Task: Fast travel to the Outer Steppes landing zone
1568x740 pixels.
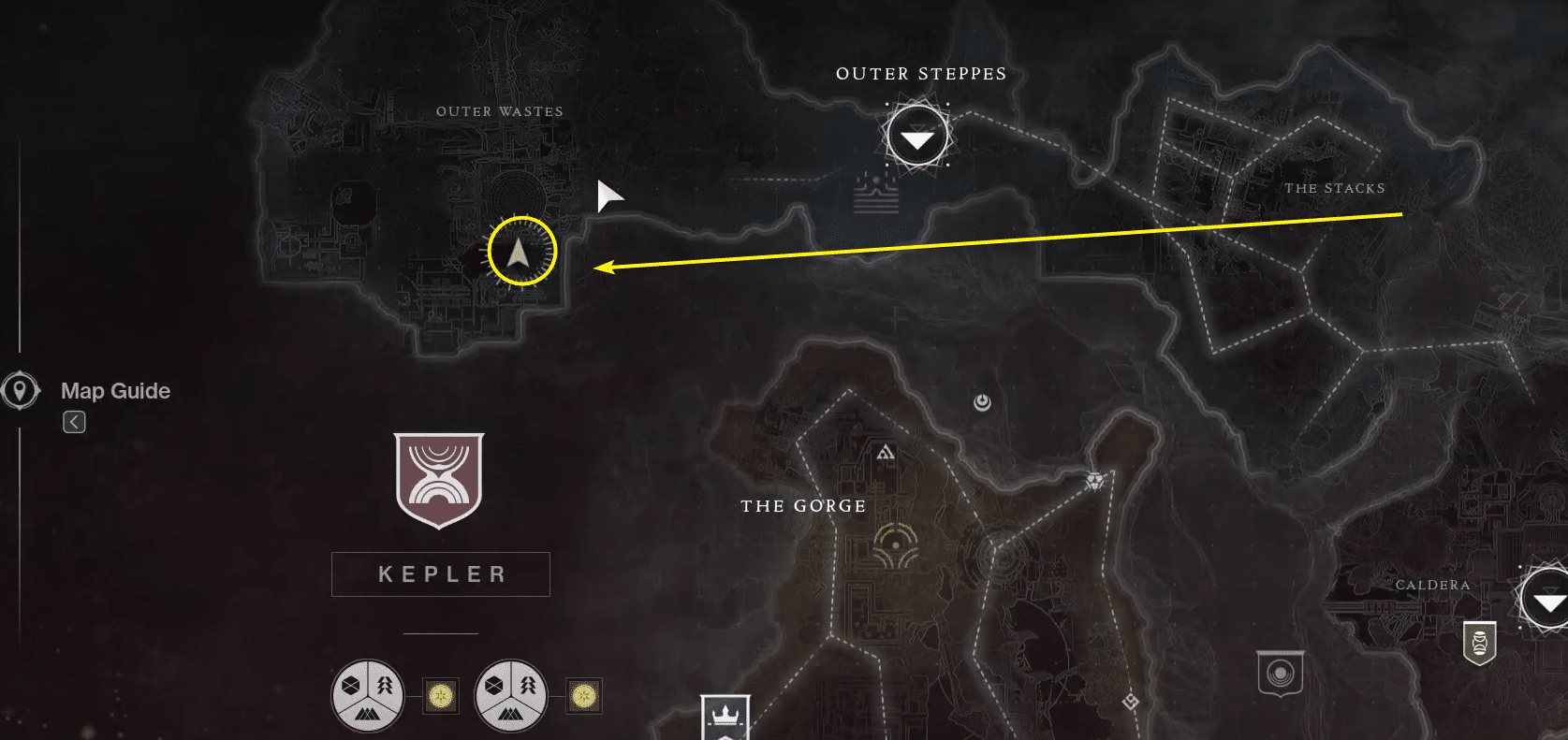Action: click(916, 135)
